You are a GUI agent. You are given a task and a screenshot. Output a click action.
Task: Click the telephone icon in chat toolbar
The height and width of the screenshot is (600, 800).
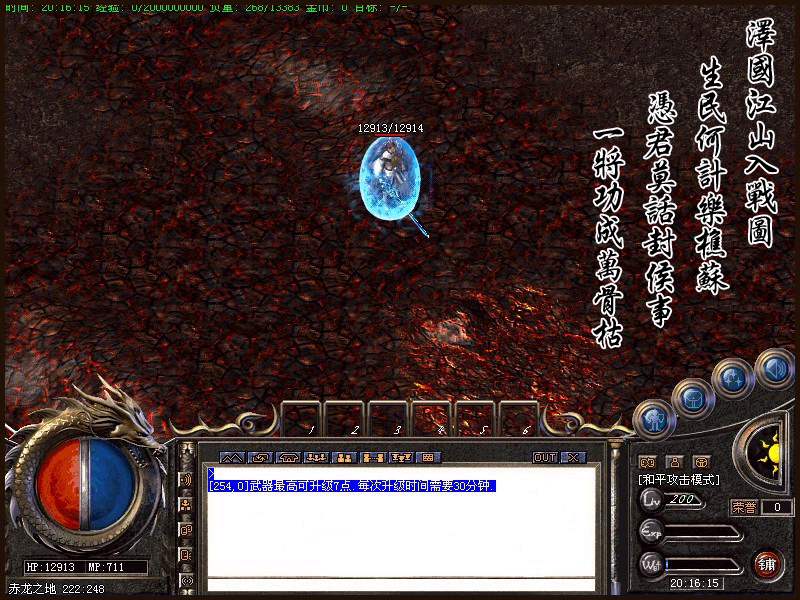(x=288, y=457)
